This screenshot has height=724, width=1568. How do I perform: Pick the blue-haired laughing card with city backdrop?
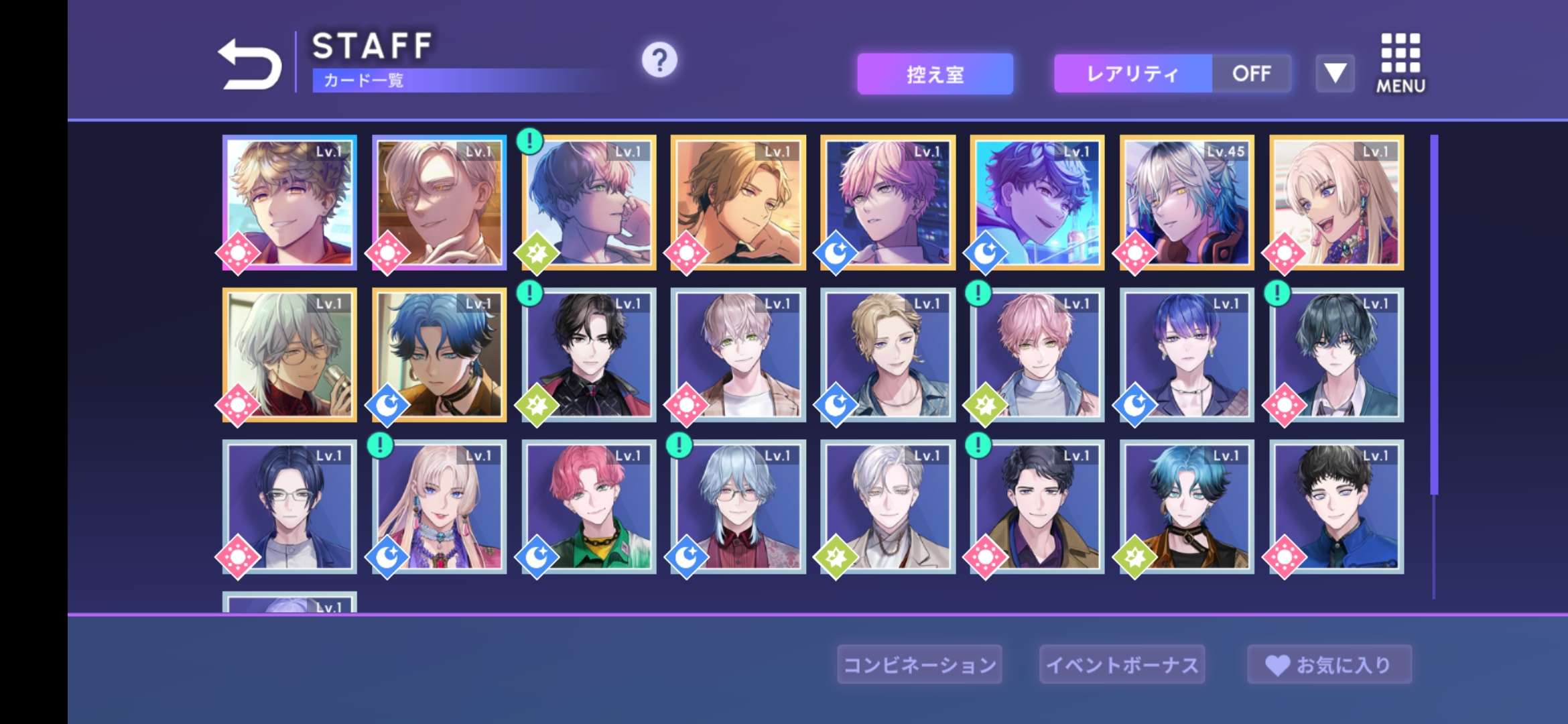coord(1037,202)
